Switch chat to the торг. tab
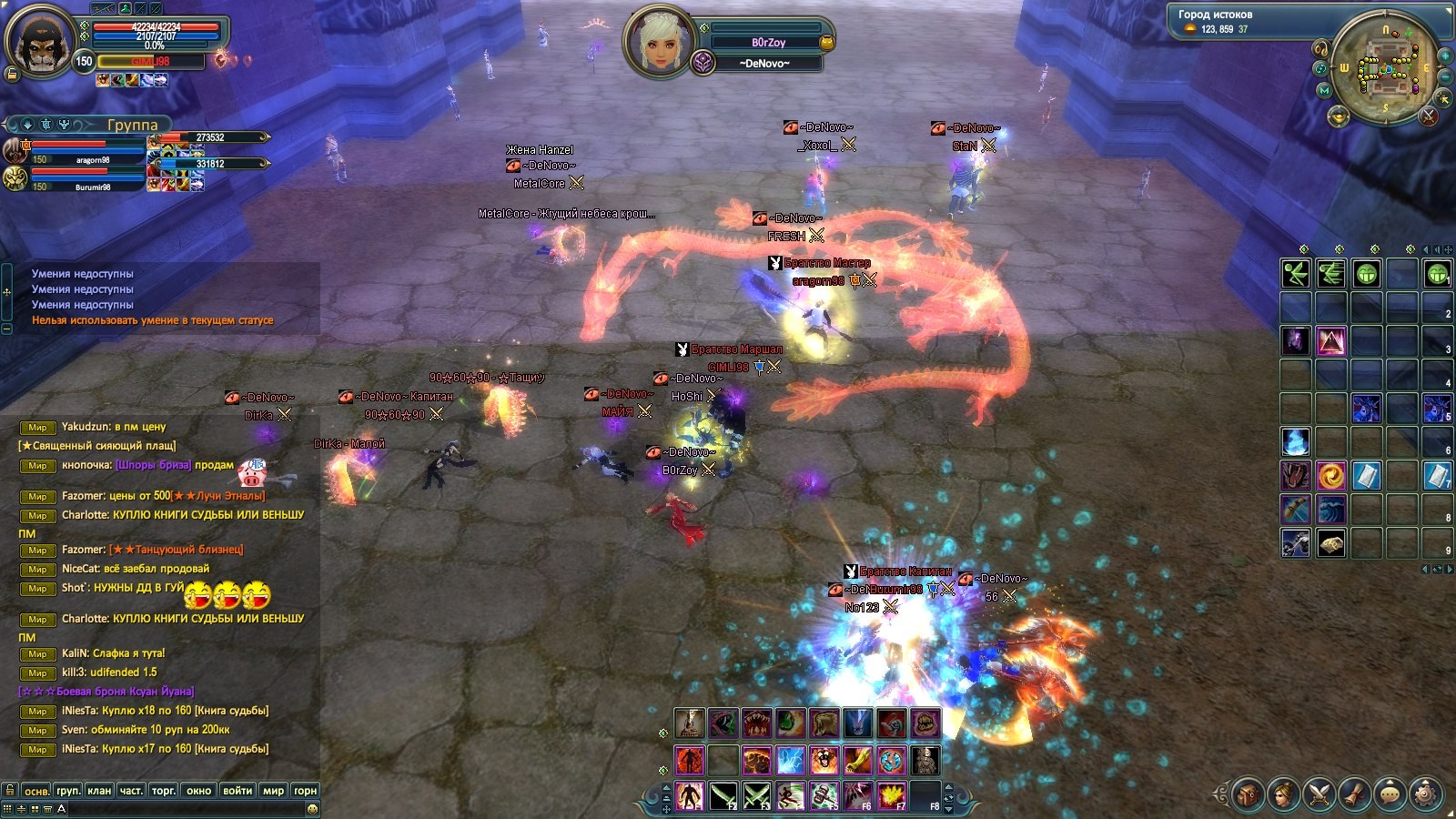 [x=164, y=791]
